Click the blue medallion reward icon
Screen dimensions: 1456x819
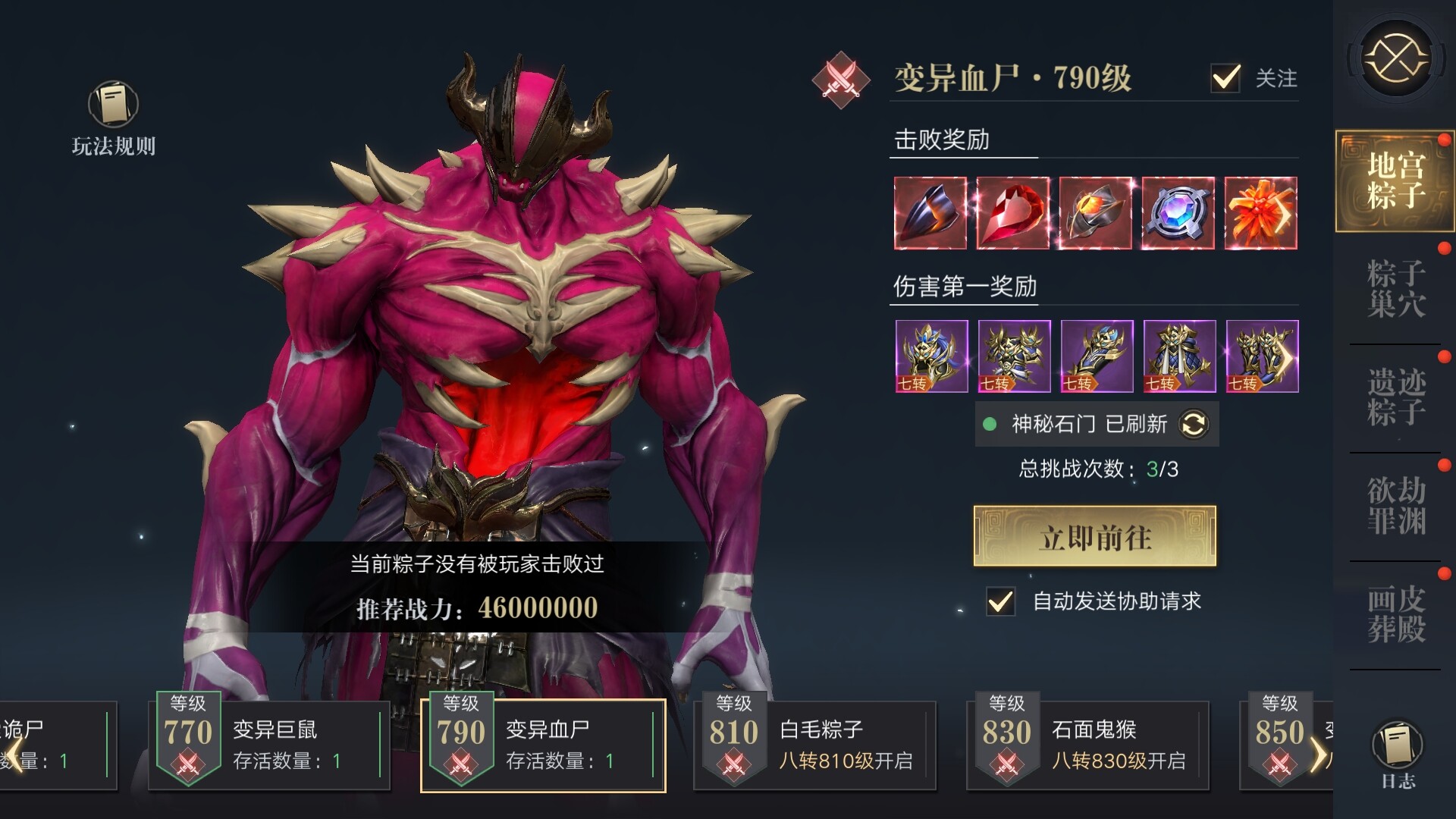click(1177, 212)
